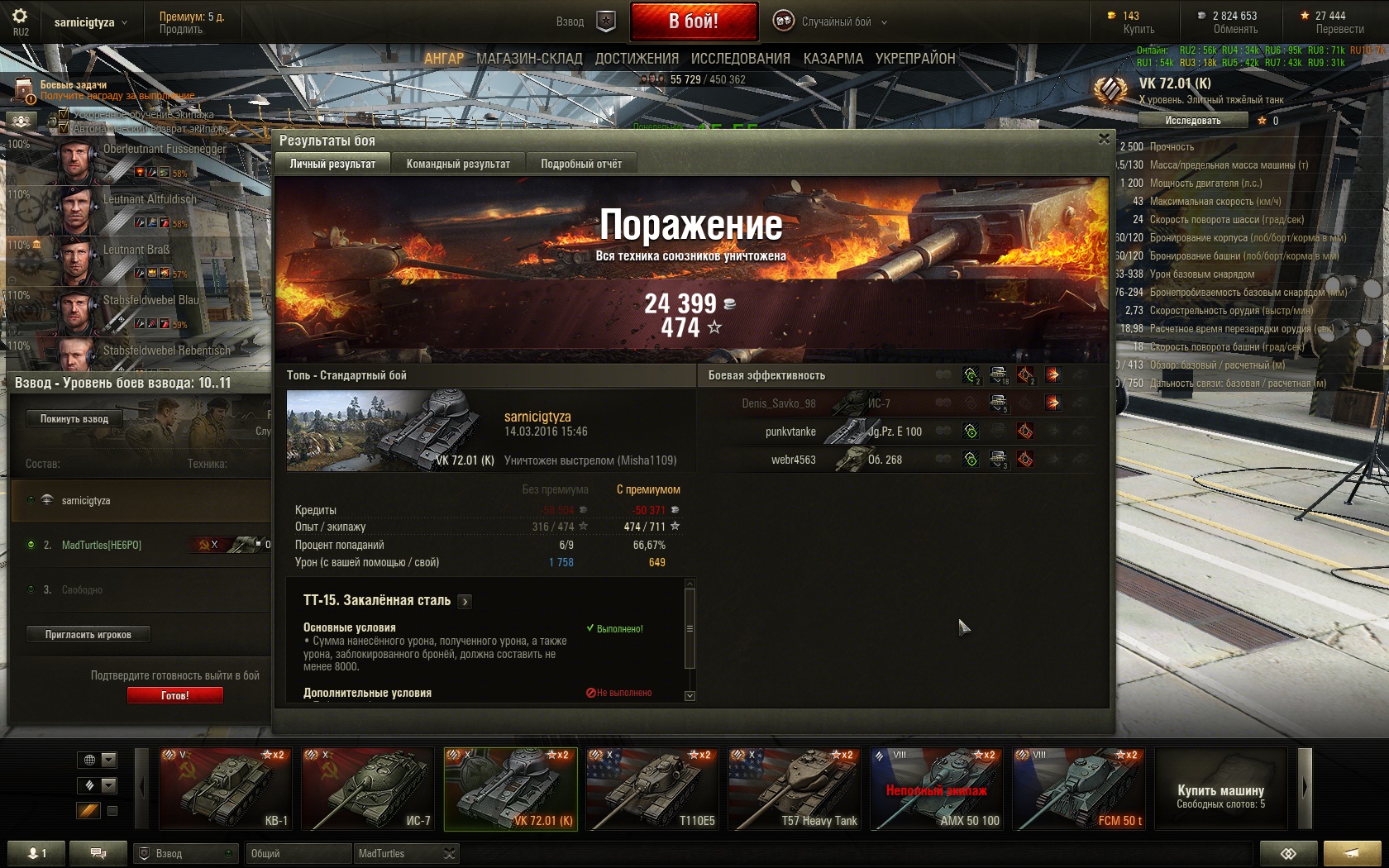This screenshot has height=868, width=1389.
Task: Open the МАГАЗИН-СКЛАД menu
Action: coord(529,59)
